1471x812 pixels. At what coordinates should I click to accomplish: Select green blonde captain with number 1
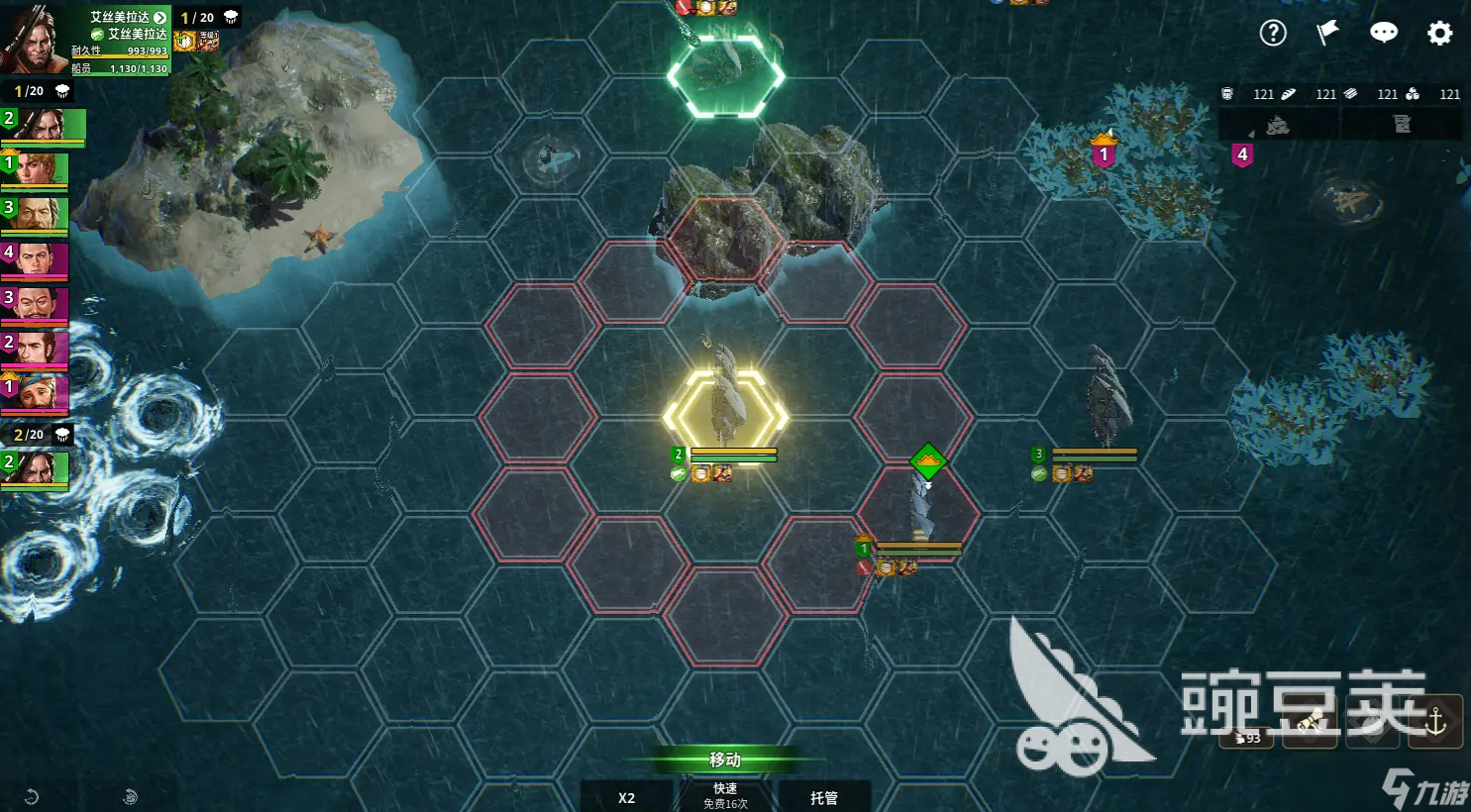tap(35, 169)
